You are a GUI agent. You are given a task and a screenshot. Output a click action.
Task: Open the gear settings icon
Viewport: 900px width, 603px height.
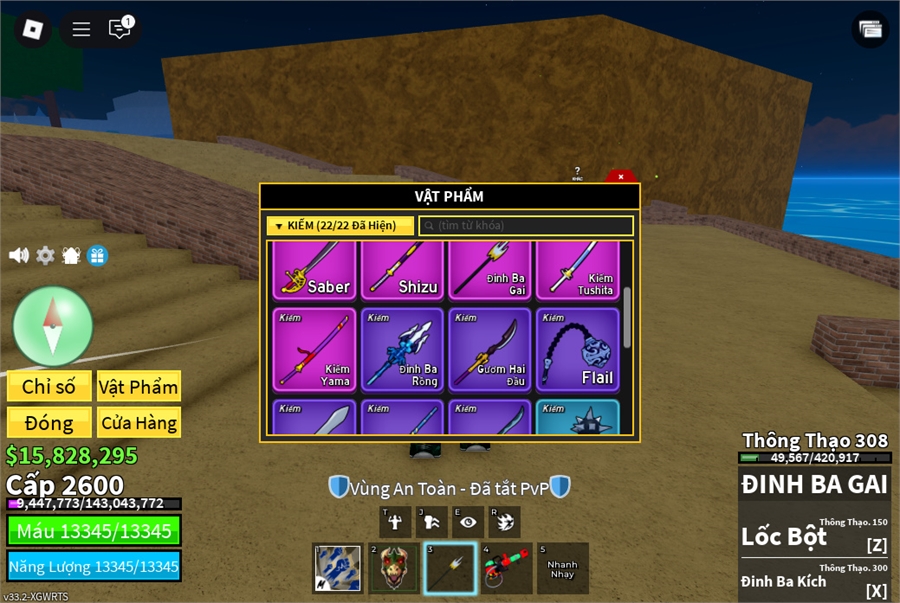click(x=45, y=256)
